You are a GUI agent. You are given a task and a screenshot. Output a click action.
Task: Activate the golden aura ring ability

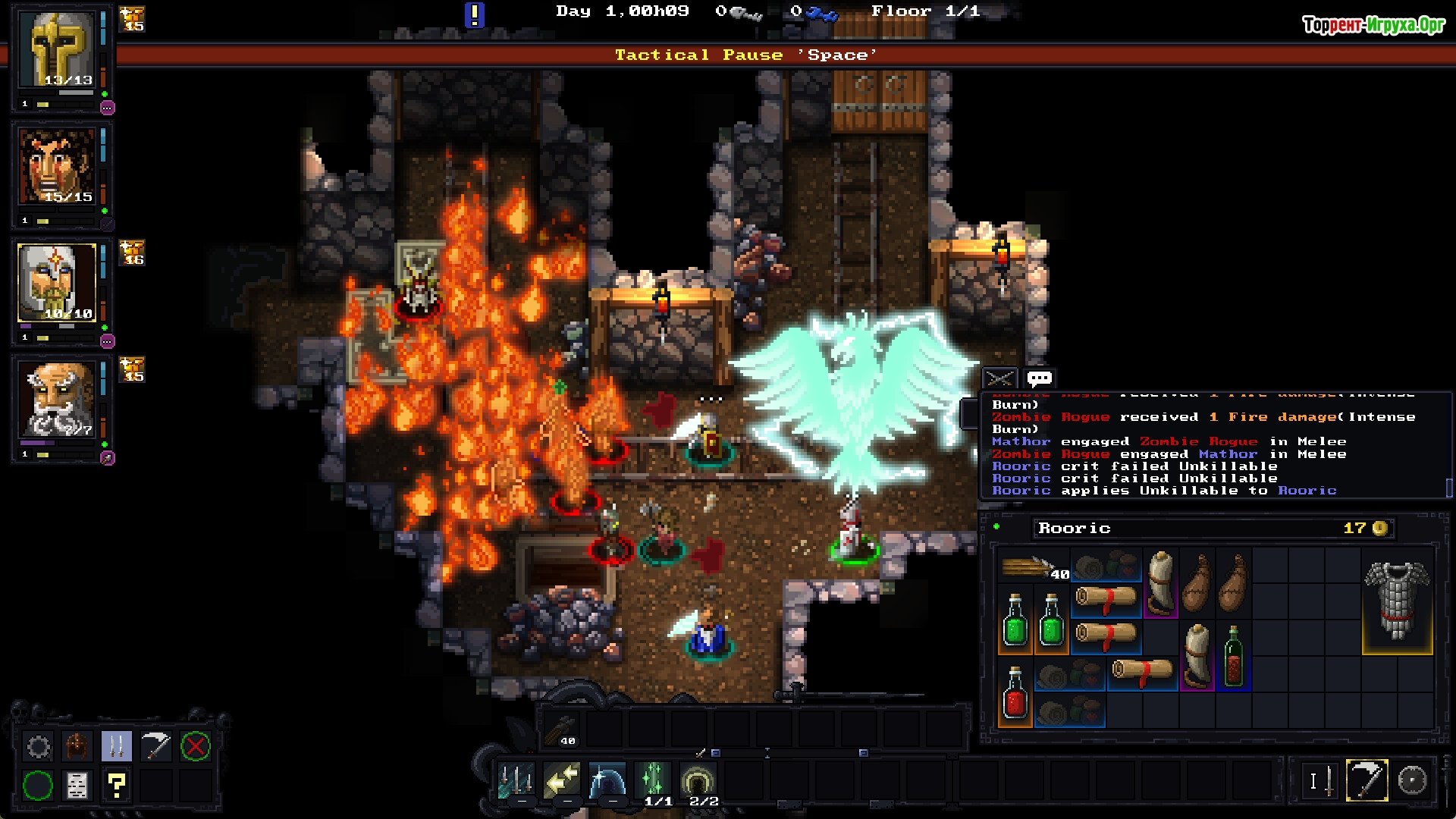click(698, 779)
